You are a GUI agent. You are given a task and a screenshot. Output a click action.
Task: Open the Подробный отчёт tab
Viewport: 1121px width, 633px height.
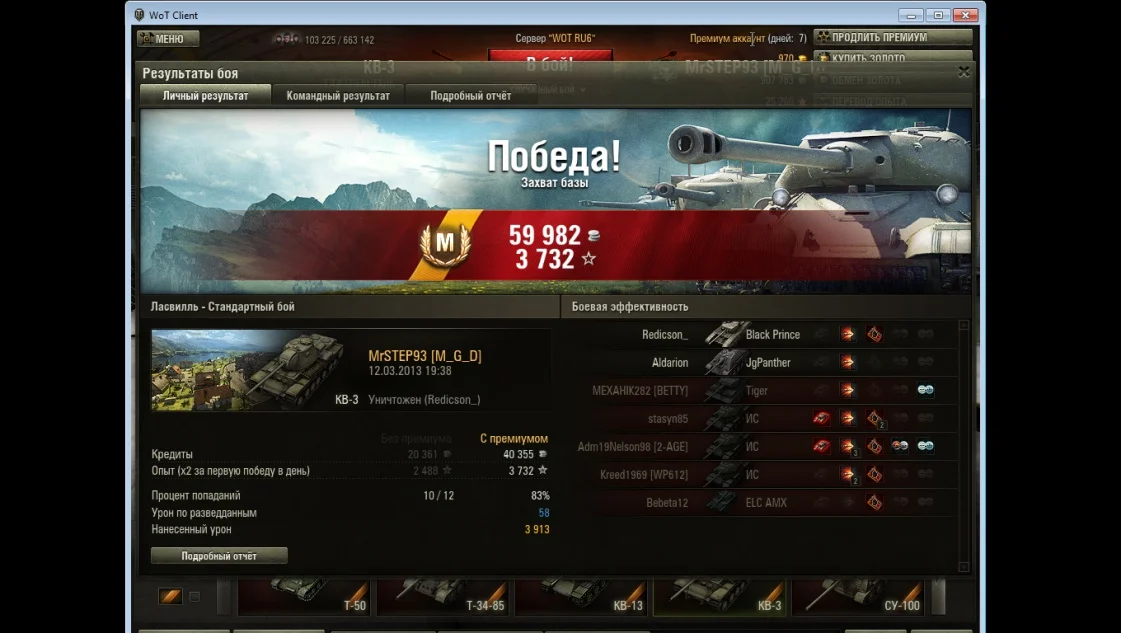[x=470, y=96]
